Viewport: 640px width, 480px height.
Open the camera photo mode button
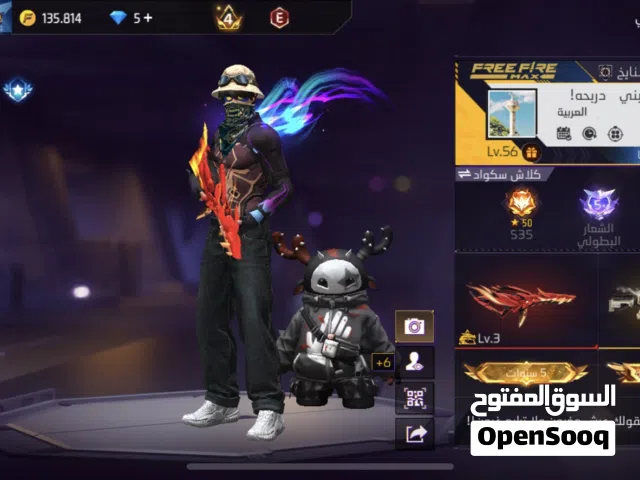click(414, 326)
